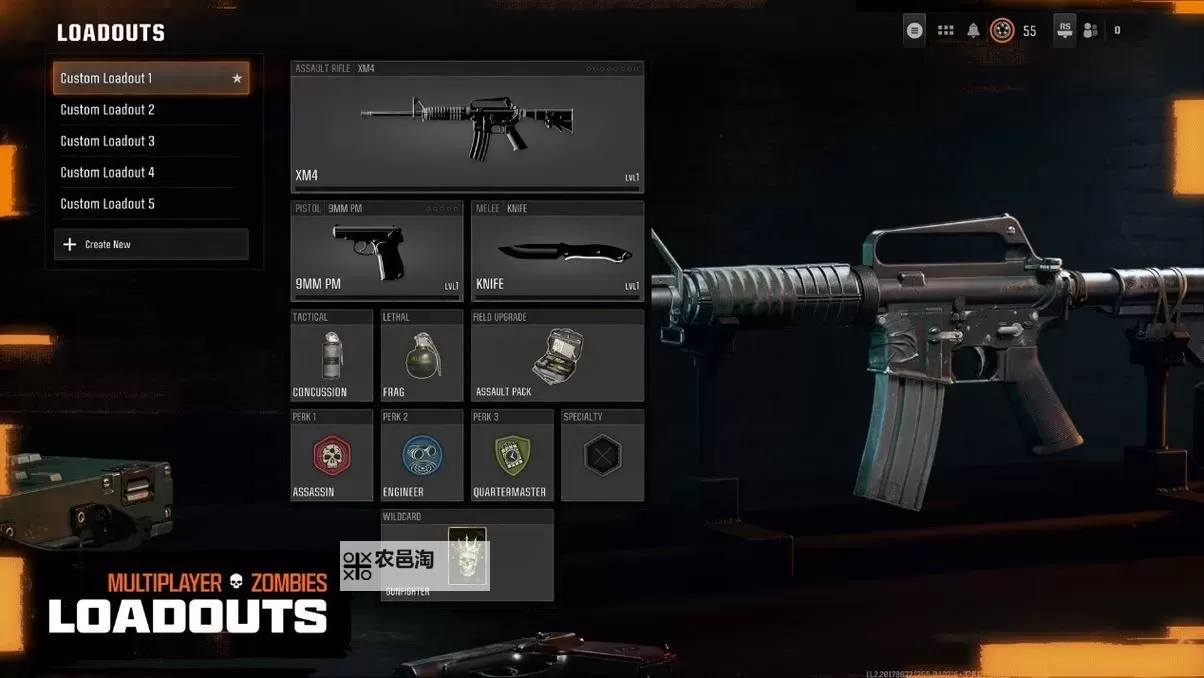This screenshot has width=1204, height=678.
Task: Select the Frag lethal slot
Action: [x=422, y=356]
